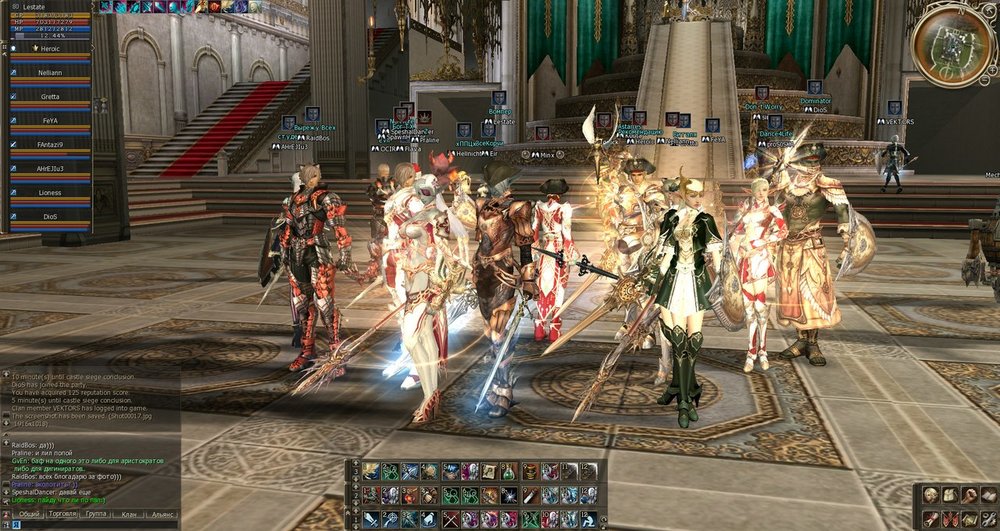1000x531 pixels.
Task: Select the Группа chat tab
Action: pos(96,513)
